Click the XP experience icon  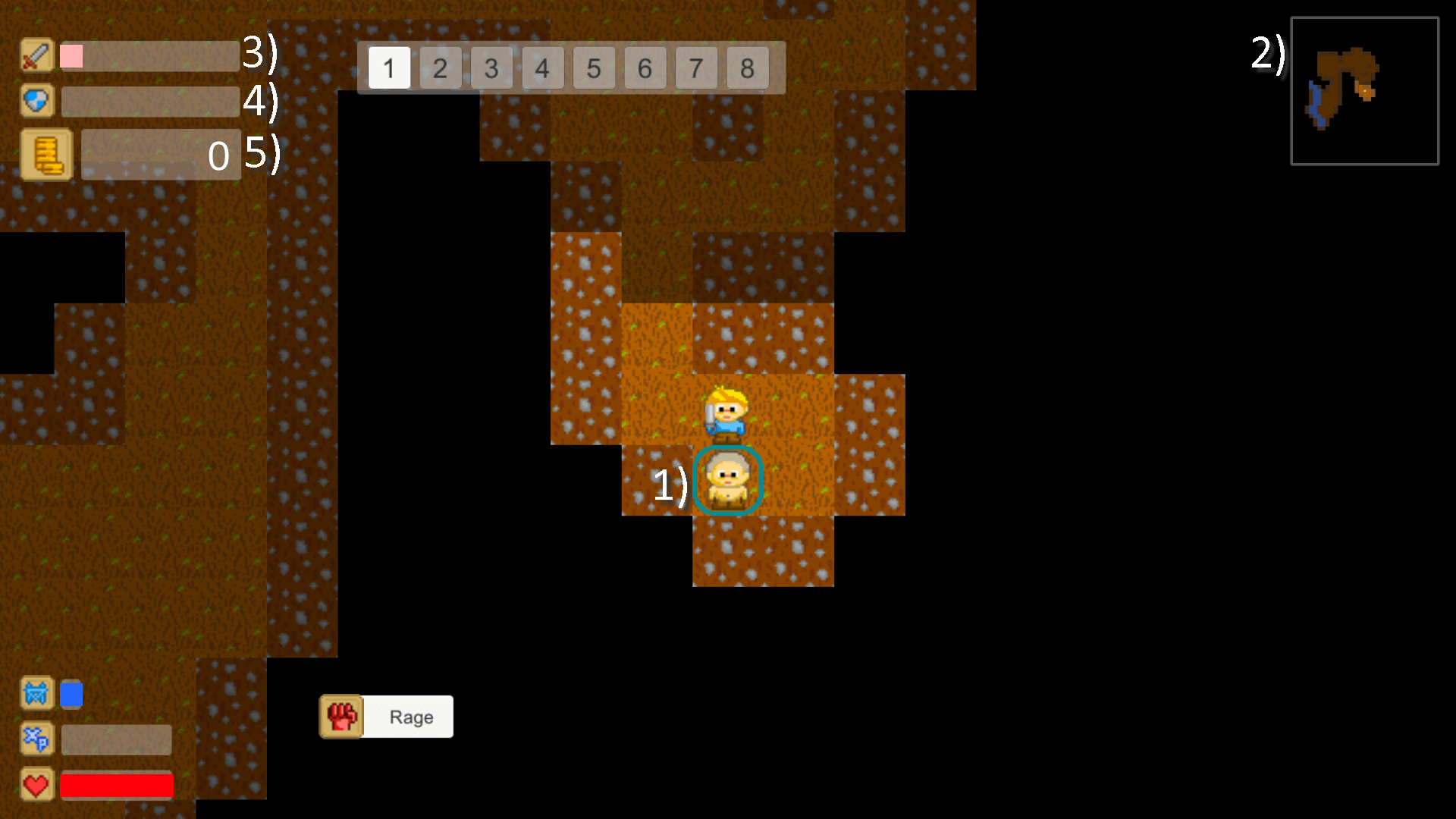pyautogui.click(x=36, y=739)
